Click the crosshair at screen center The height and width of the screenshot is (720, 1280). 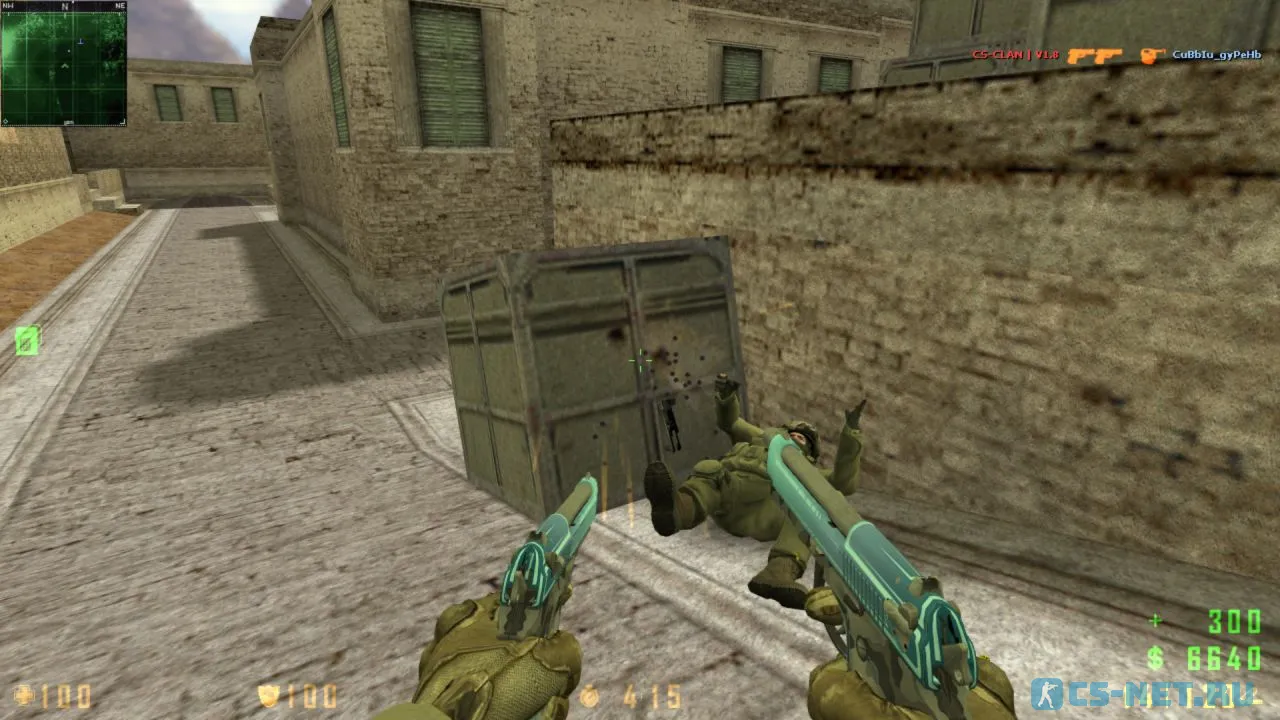(x=640, y=362)
